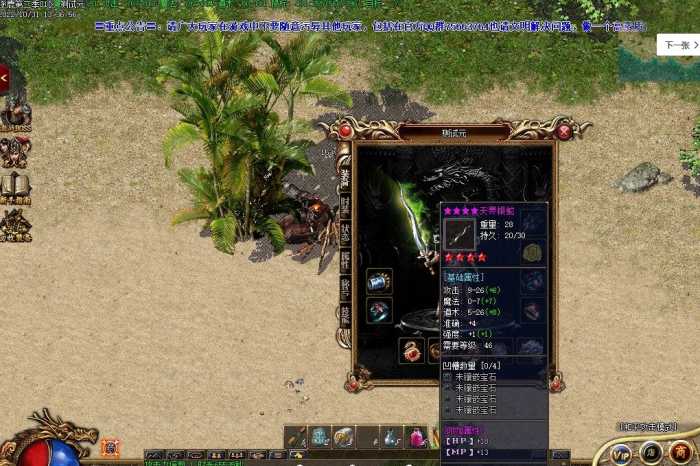The width and height of the screenshot is (700, 466).
Task: Select the red ring equipment slot
Action: coord(379,311)
